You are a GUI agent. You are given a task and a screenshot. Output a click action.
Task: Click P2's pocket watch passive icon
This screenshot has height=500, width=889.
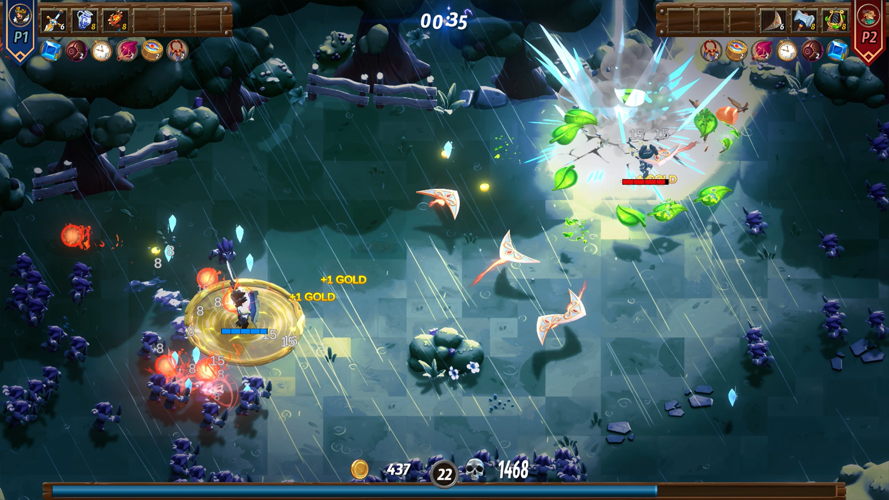tap(786, 50)
